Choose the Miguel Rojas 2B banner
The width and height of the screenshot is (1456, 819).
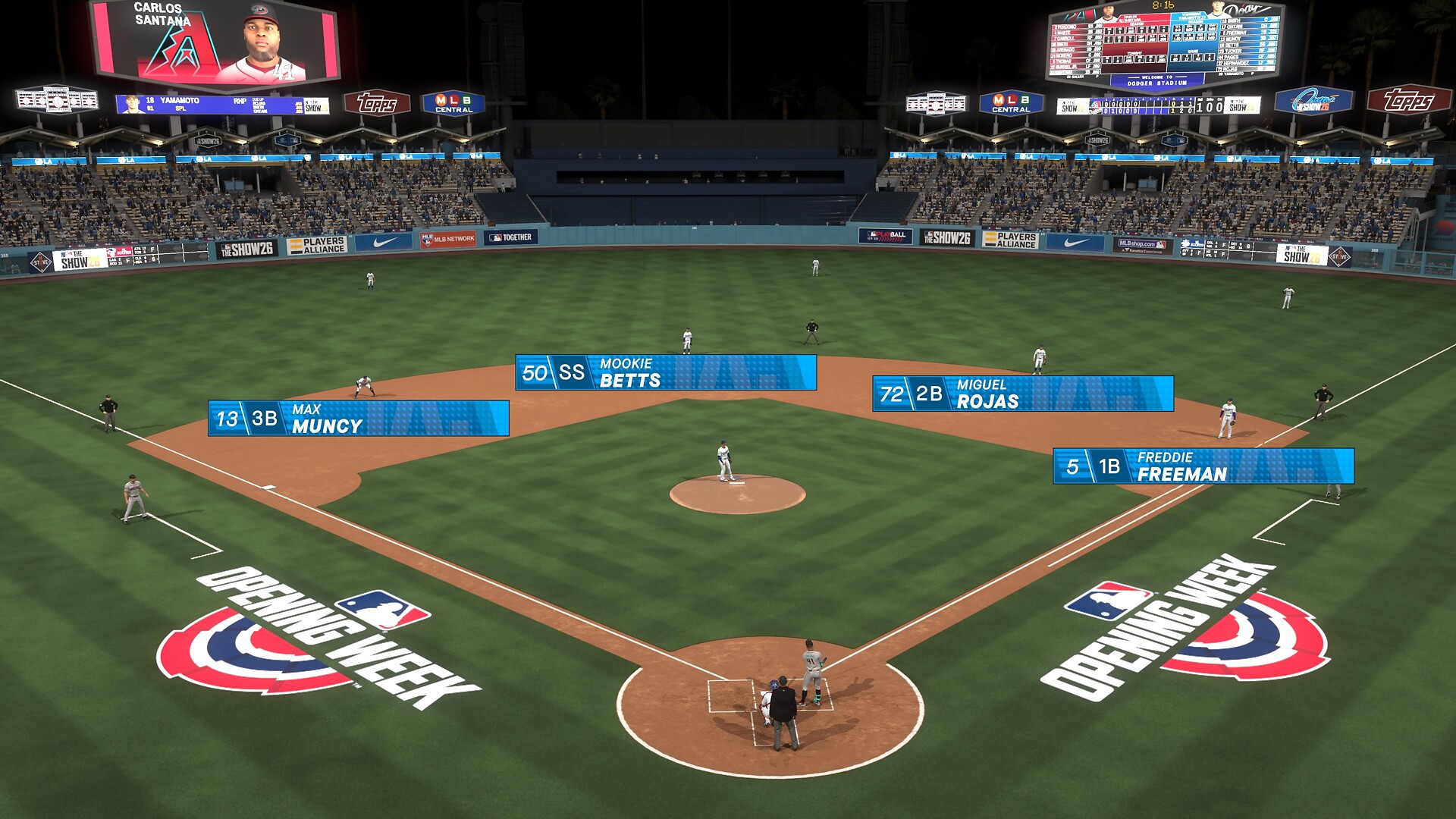click(x=1023, y=394)
